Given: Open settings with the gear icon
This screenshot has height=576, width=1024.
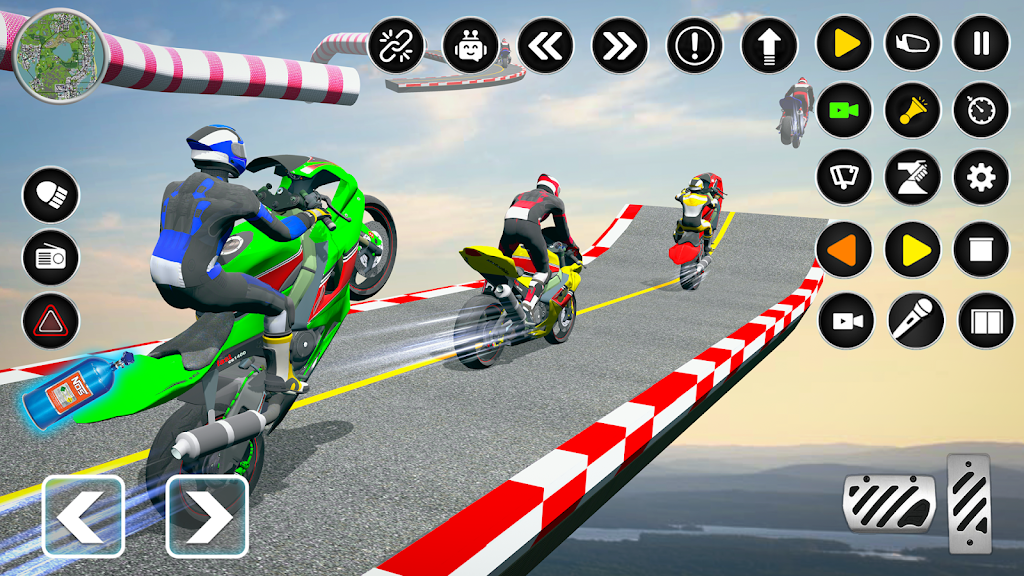Looking at the screenshot, I should click(981, 178).
